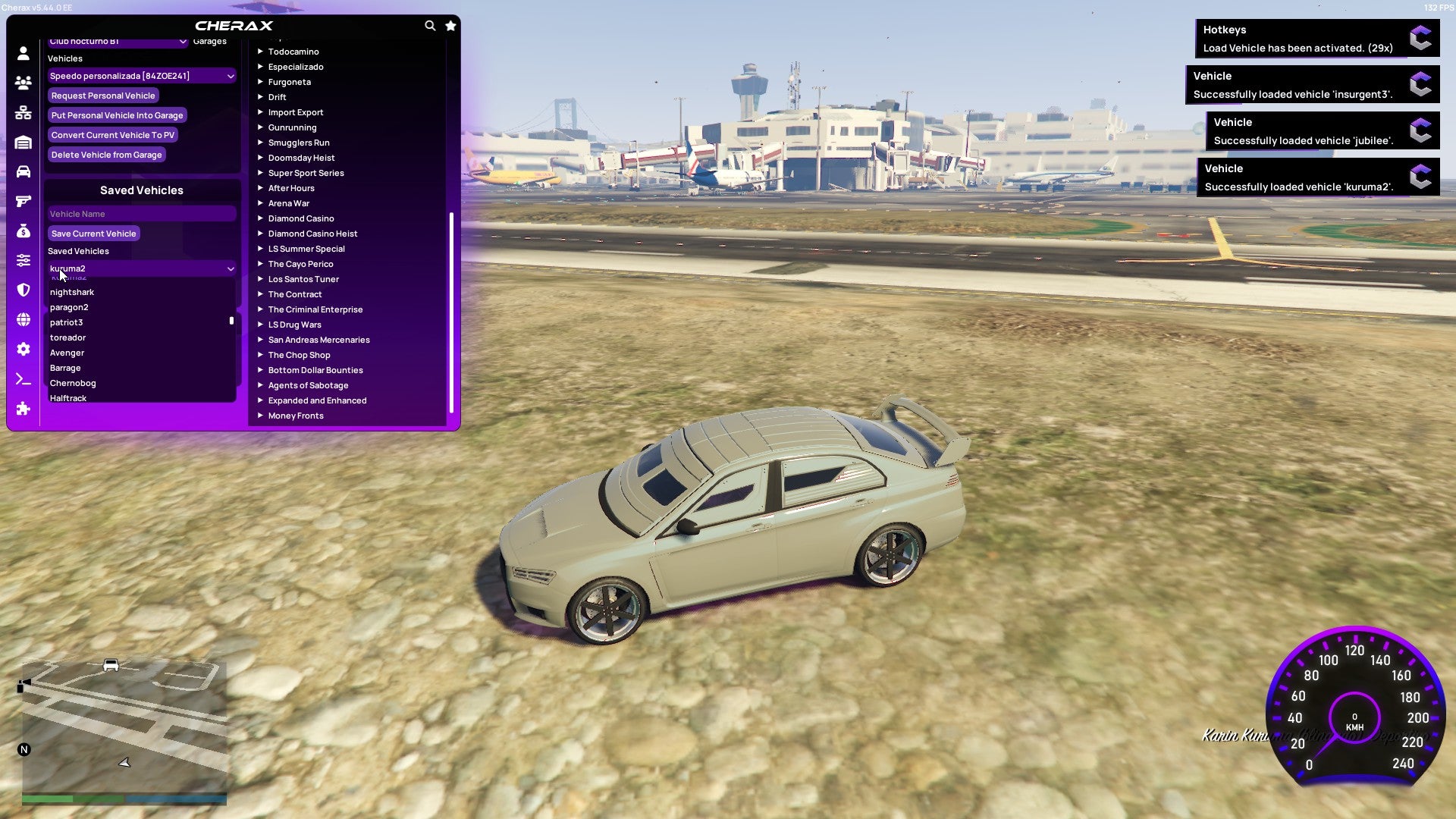Click the Save Current Vehicle button

click(x=93, y=233)
